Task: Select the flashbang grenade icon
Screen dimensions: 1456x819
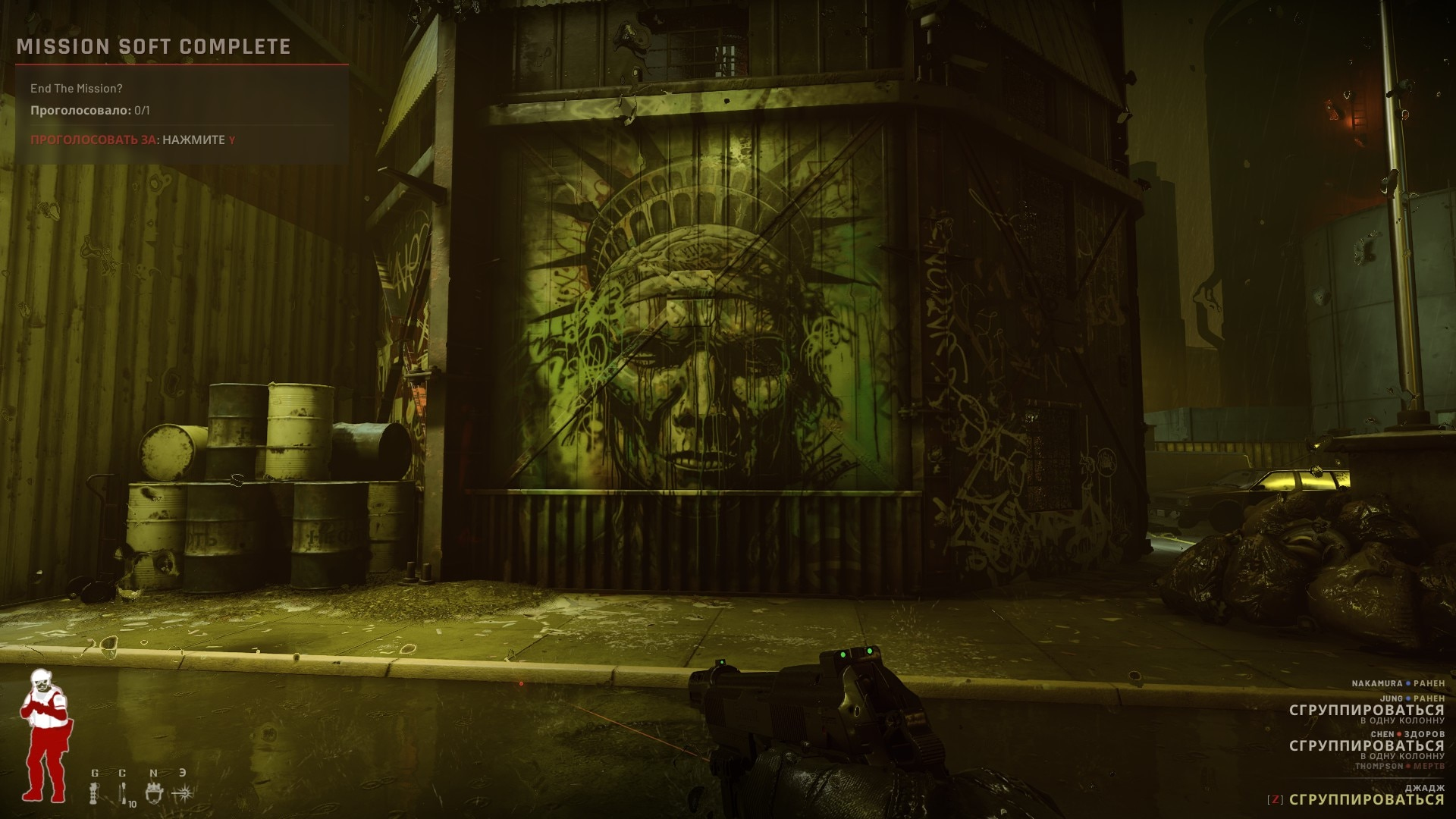Action: tap(95, 794)
